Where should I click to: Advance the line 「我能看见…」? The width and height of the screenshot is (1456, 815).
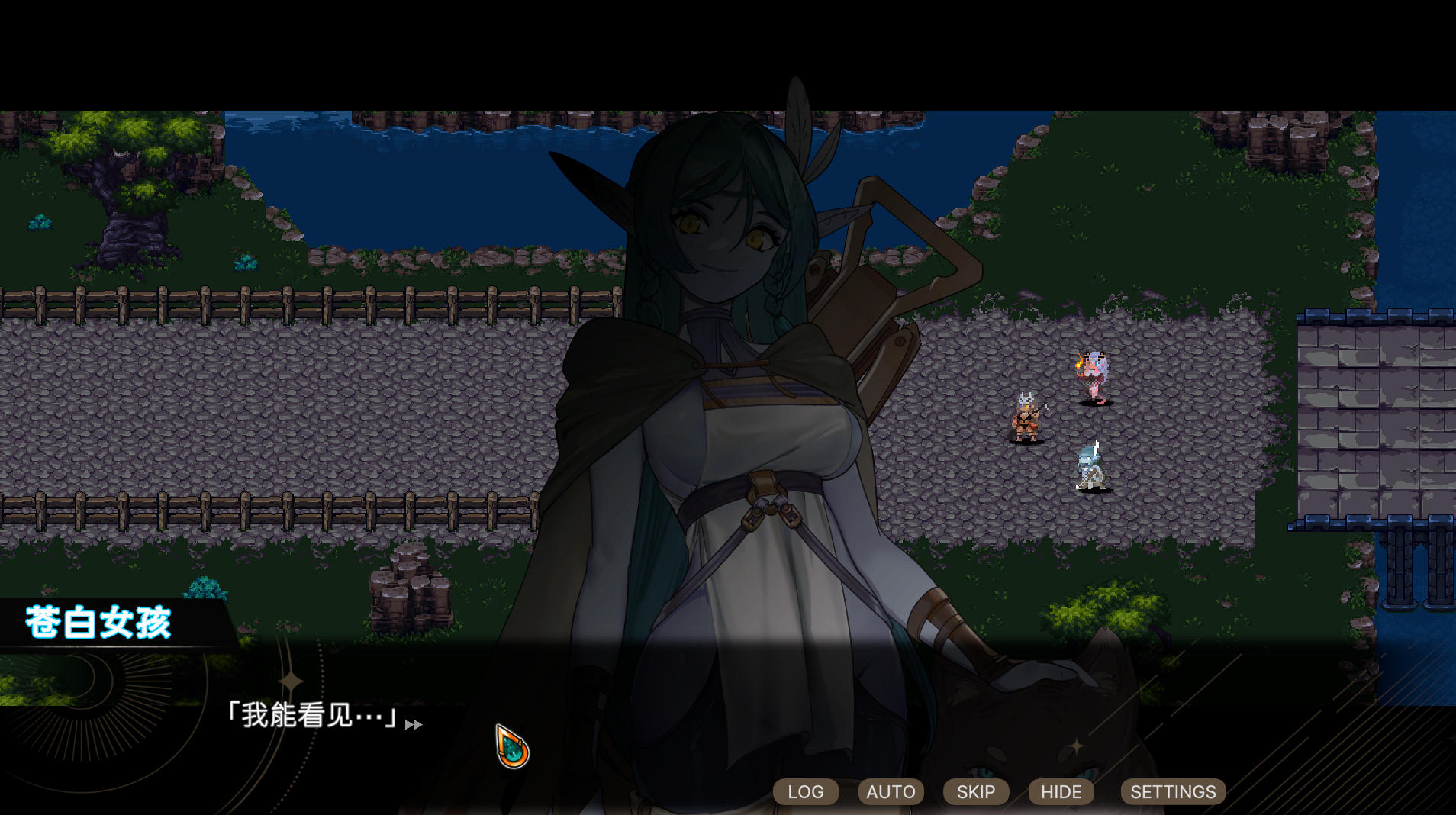[x=311, y=716]
